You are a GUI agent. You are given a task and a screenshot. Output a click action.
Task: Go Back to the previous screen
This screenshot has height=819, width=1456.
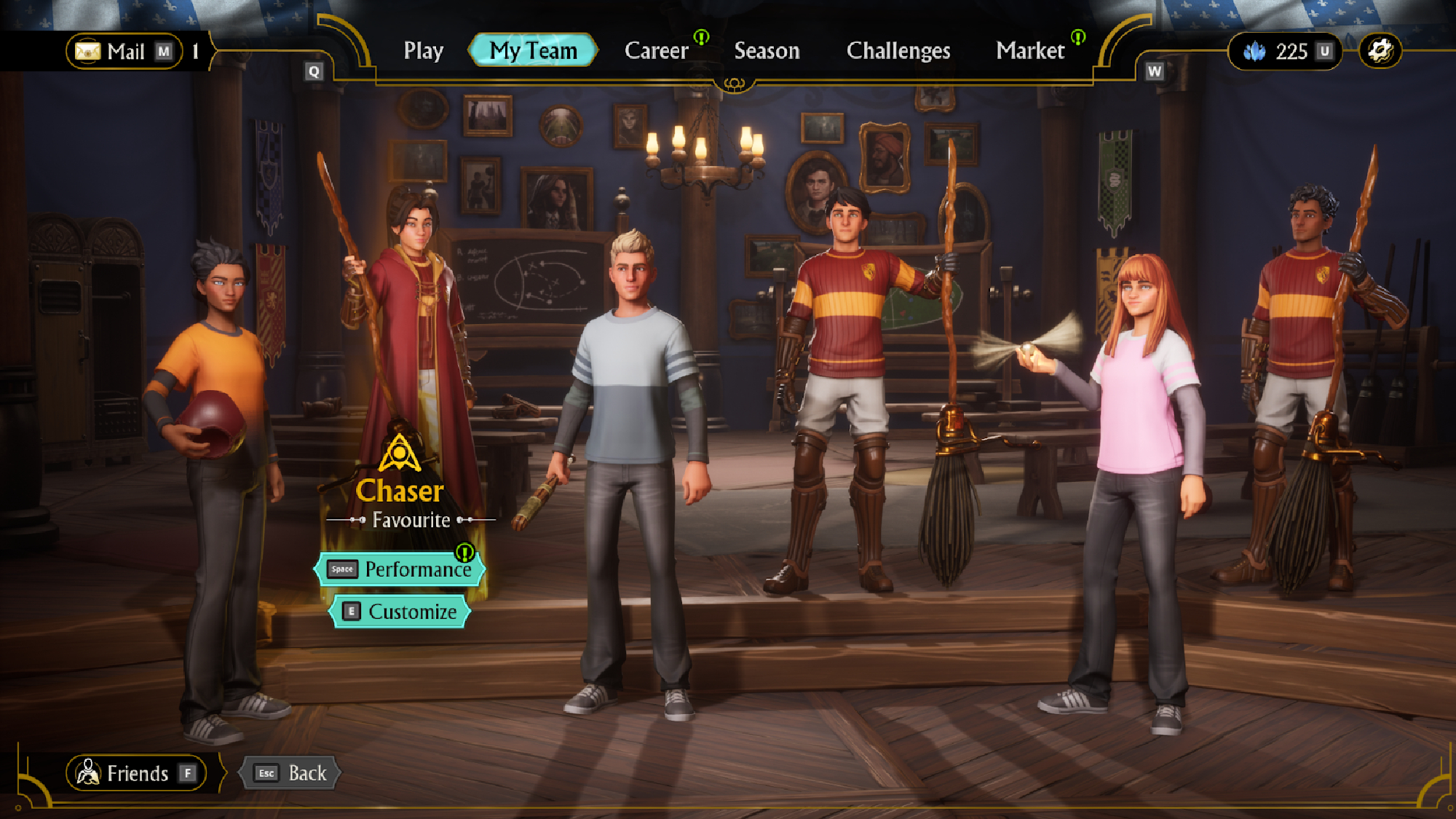coord(290,773)
